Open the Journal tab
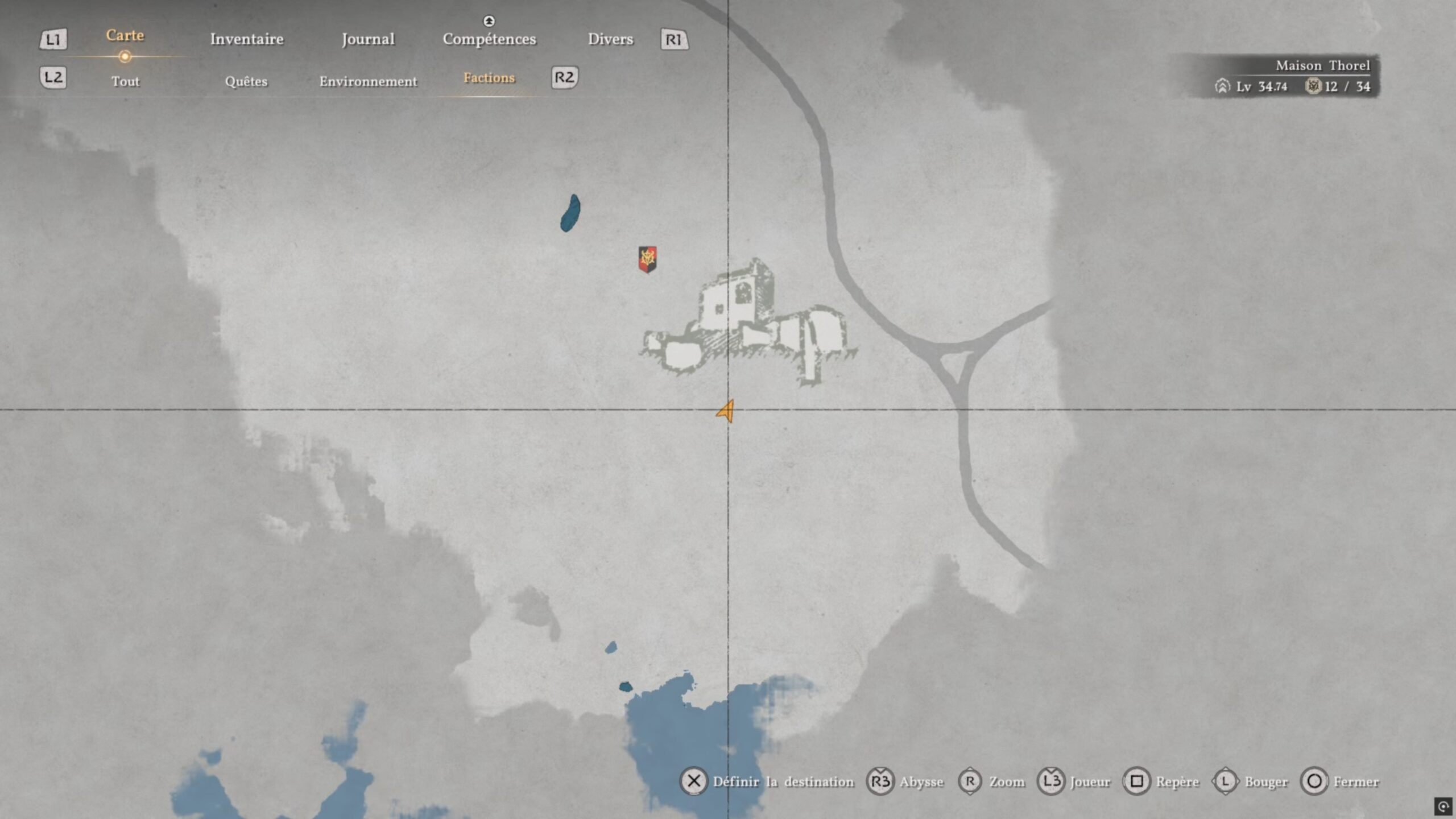1456x819 pixels. (368, 39)
